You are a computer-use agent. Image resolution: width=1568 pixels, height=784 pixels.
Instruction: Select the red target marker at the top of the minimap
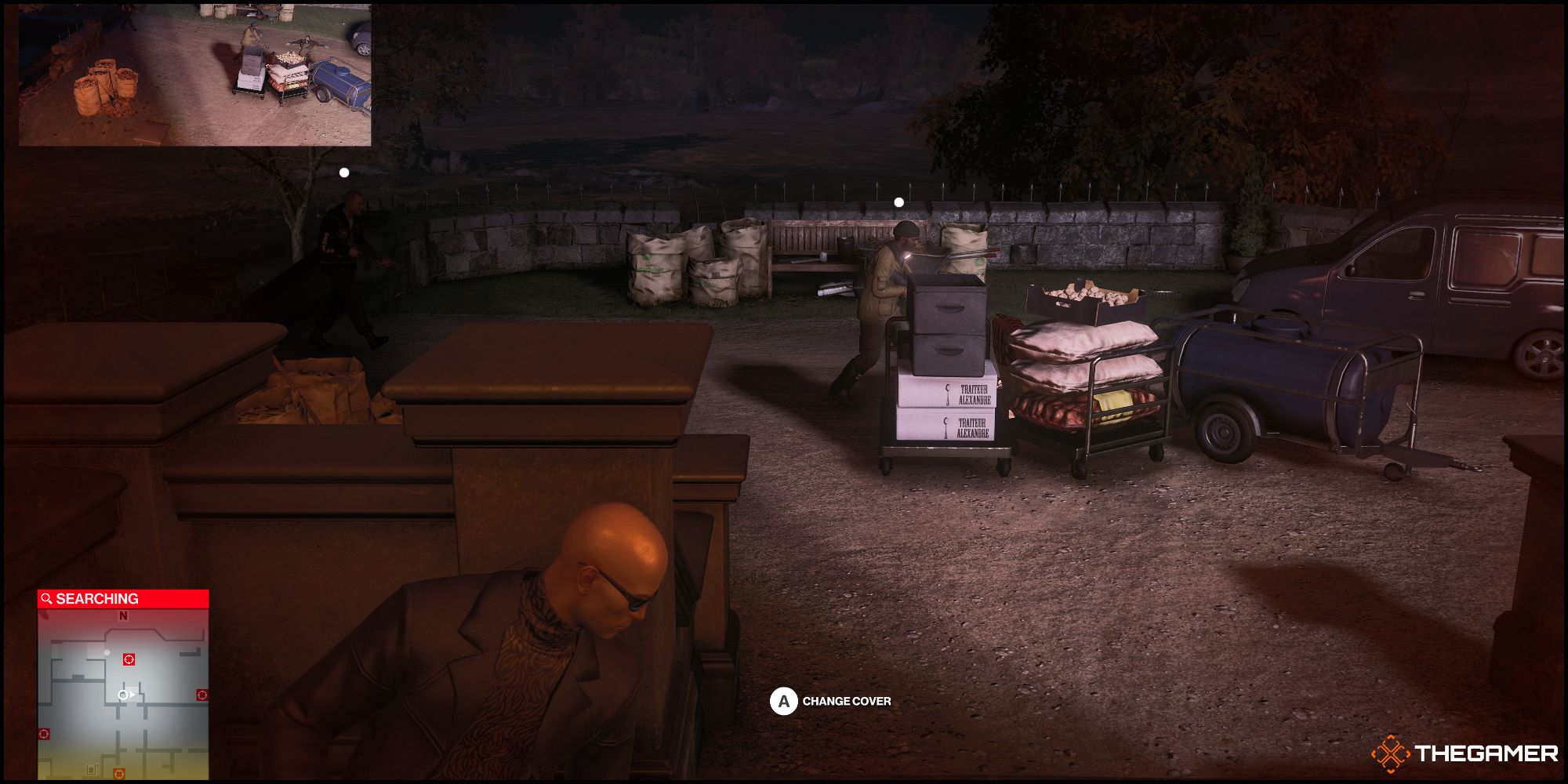129,659
